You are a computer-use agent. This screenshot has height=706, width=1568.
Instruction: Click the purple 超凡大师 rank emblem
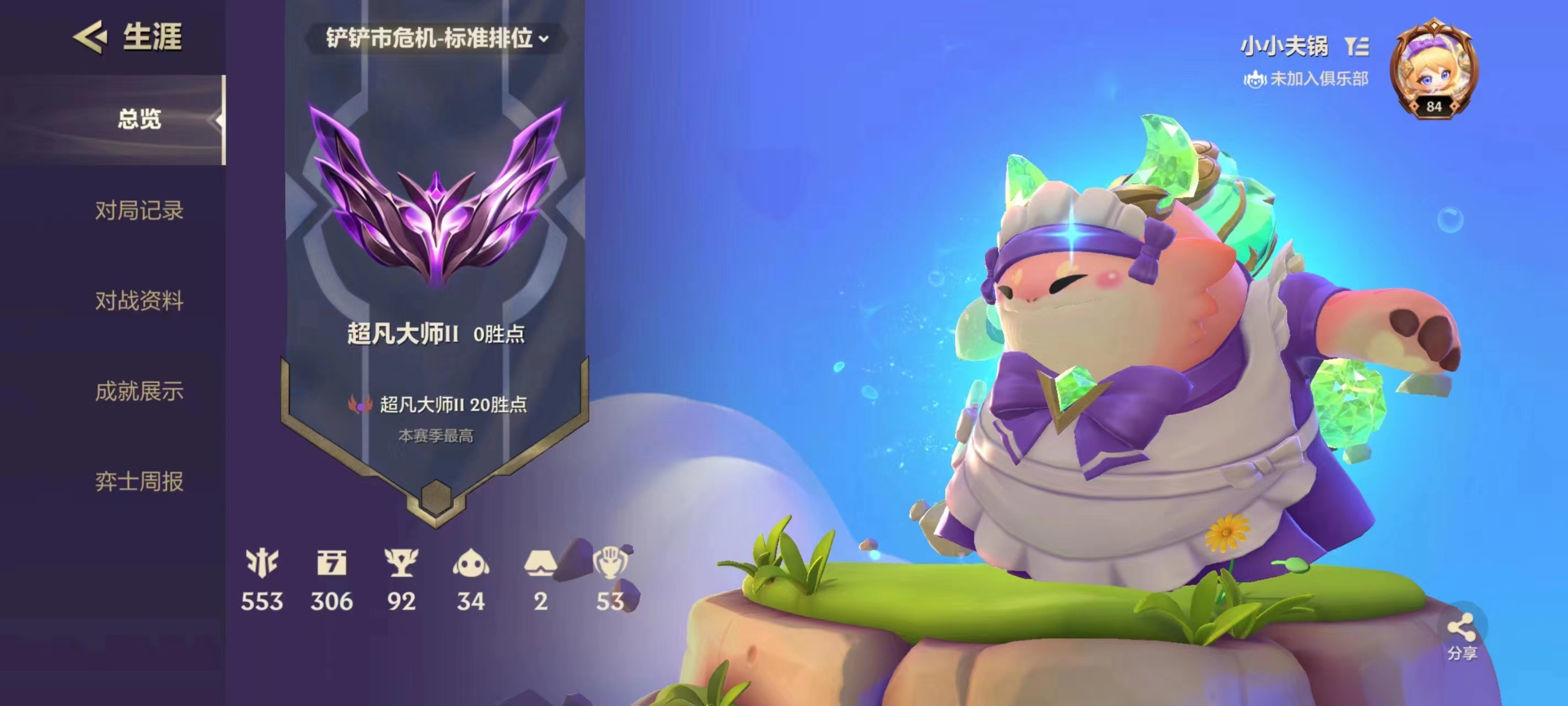[x=436, y=195]
